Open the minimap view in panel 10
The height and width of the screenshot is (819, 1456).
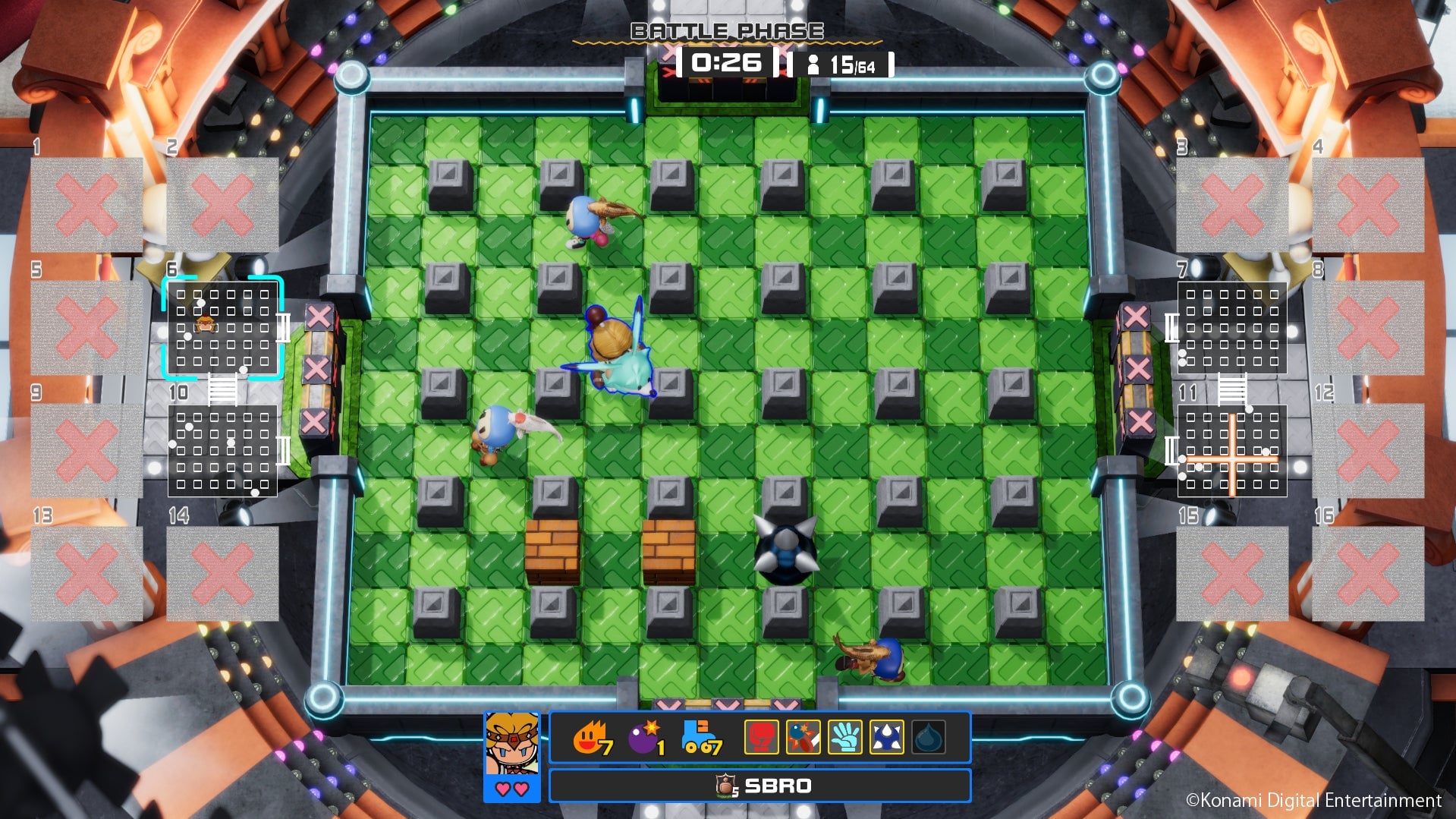click(223, 451)
